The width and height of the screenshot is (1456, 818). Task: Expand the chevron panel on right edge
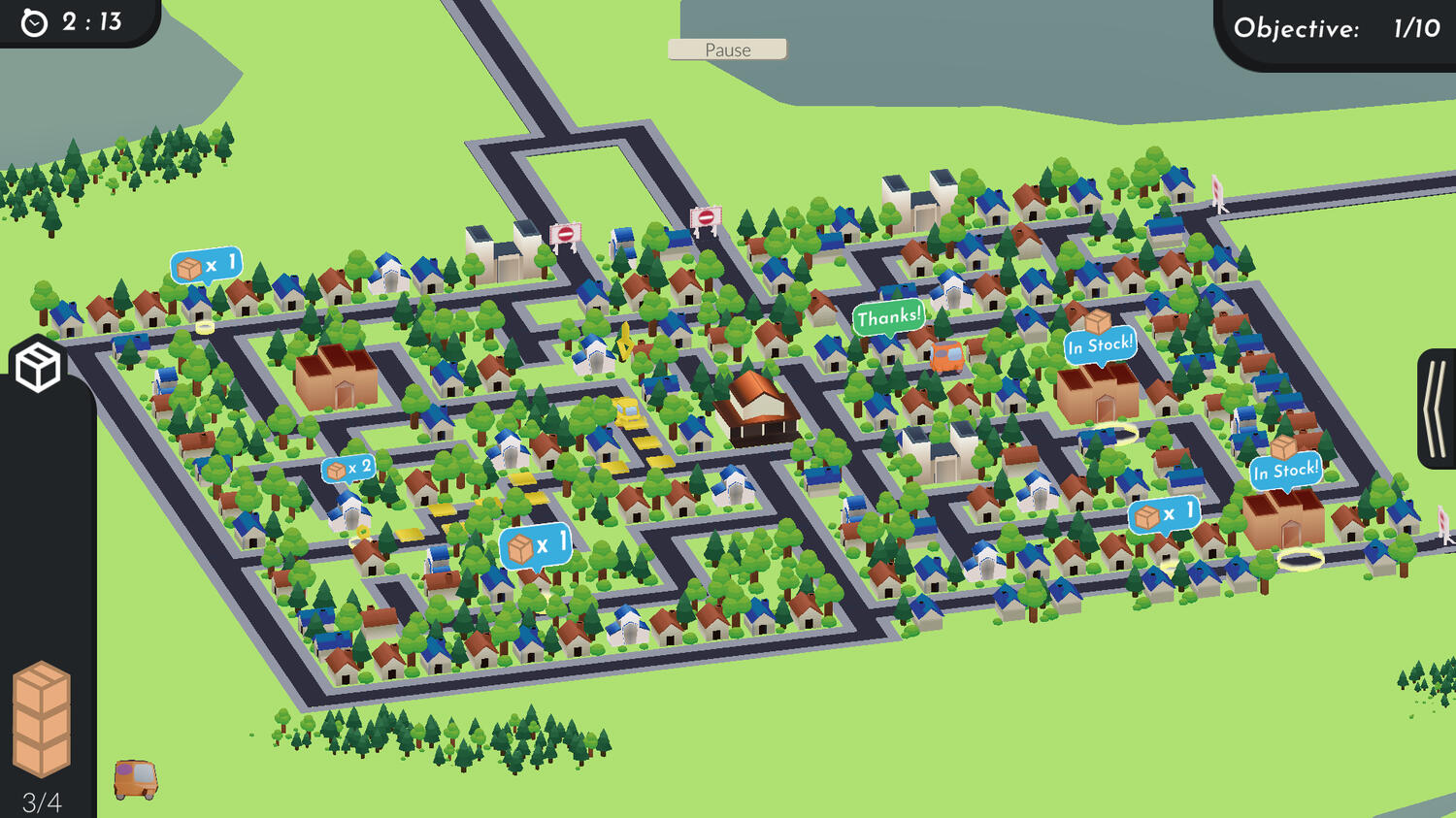coord(1437,408)
